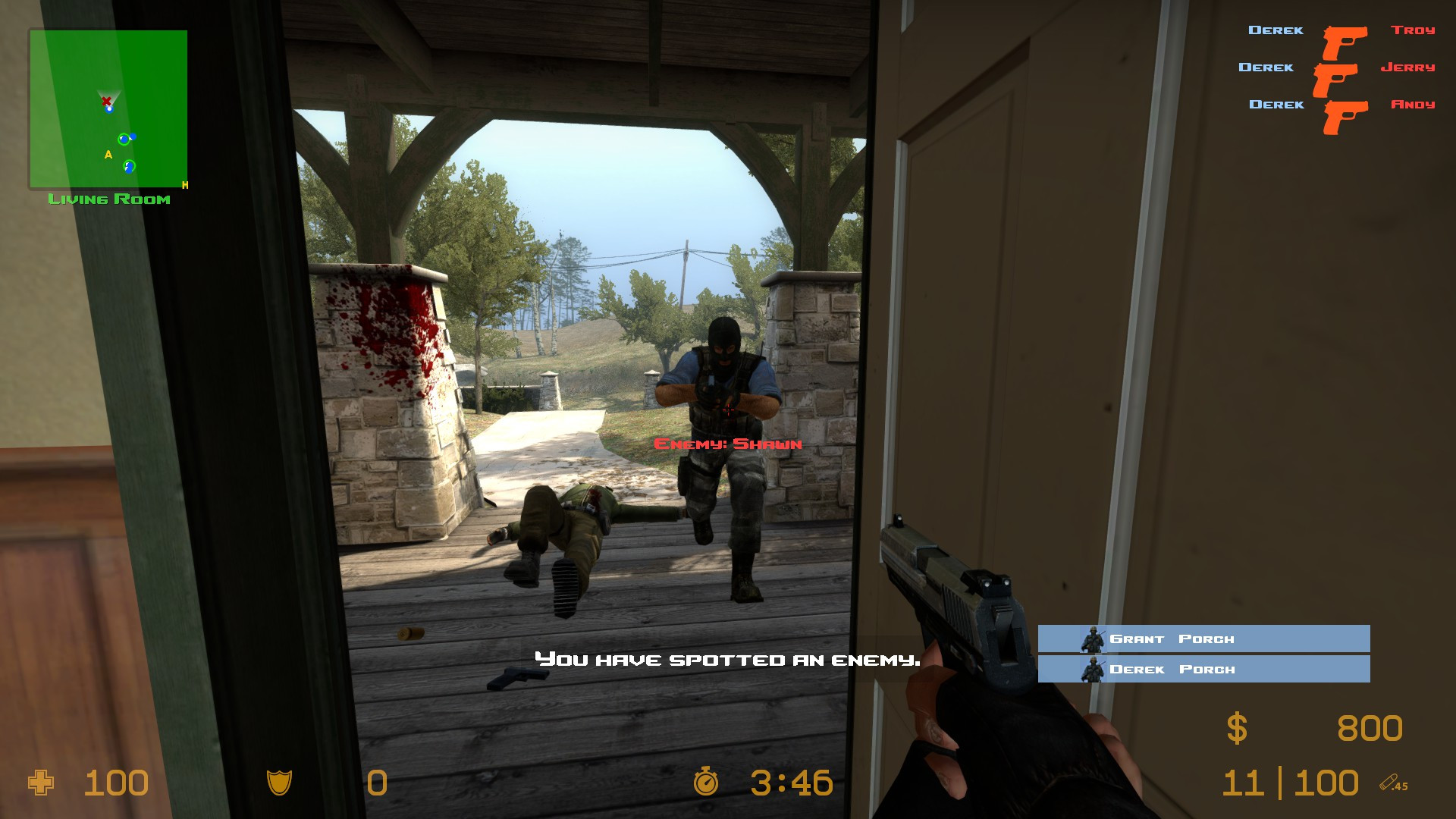This screenshot has width=1456, height=819.
Task: Toggle the red X marker on the radar
Action: pos(105,99)
